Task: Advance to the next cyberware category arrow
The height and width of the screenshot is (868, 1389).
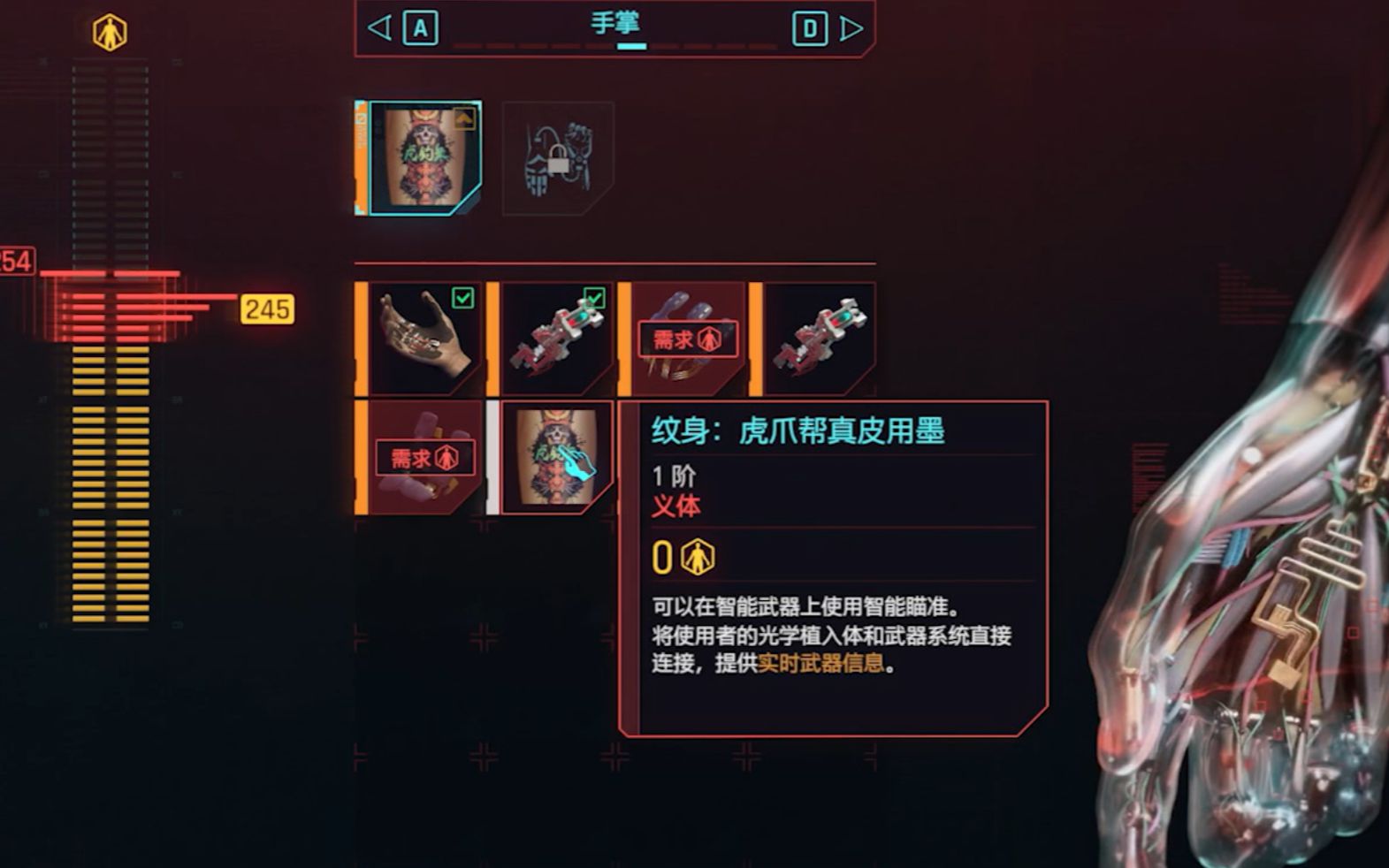Action: (x=851, y=28)
